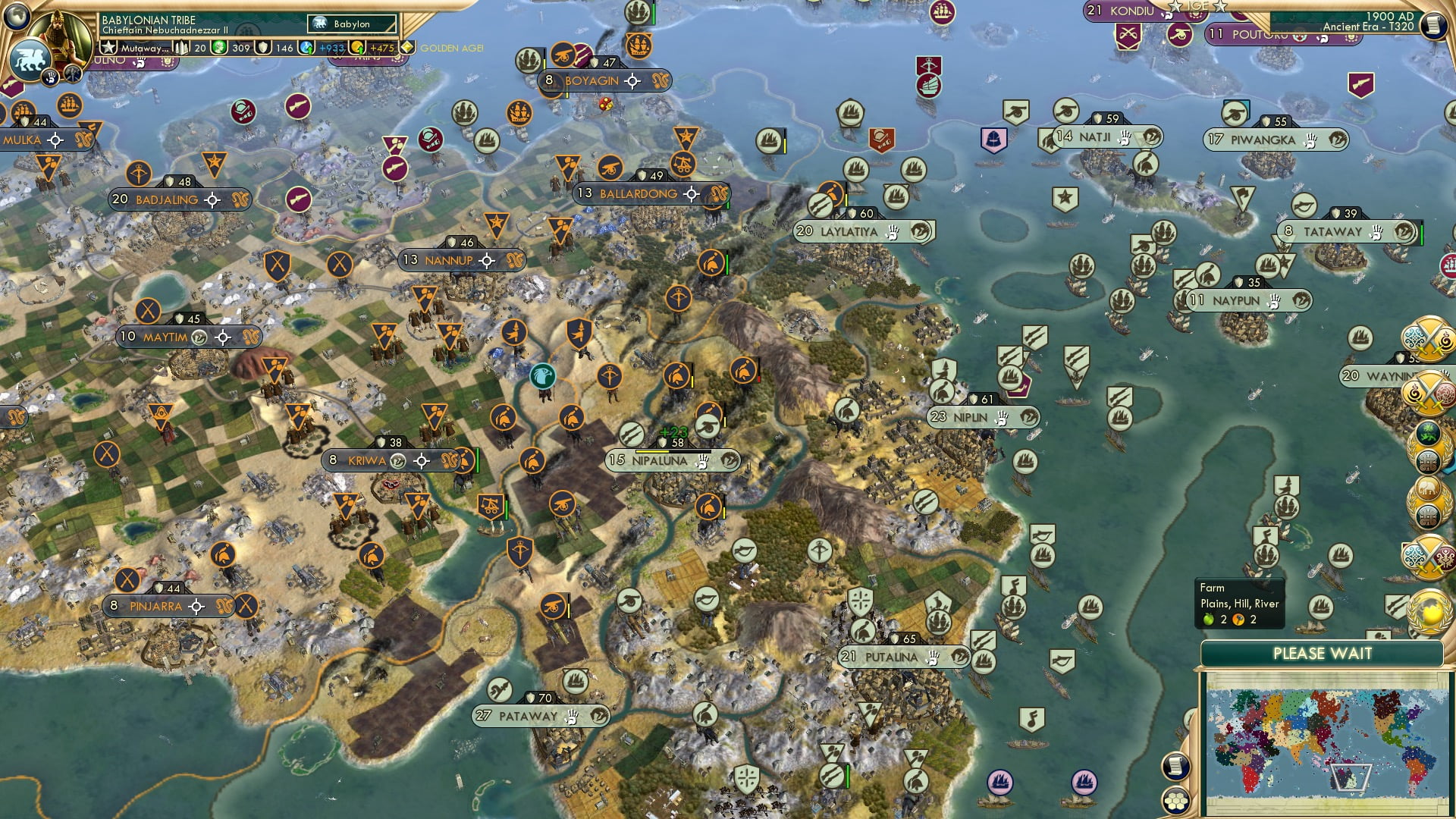The height and width of the screenshot is (819, 1456).
Task: Select the Nebuchadnezzar II leader portrait
Action: (x=58, y=33)
